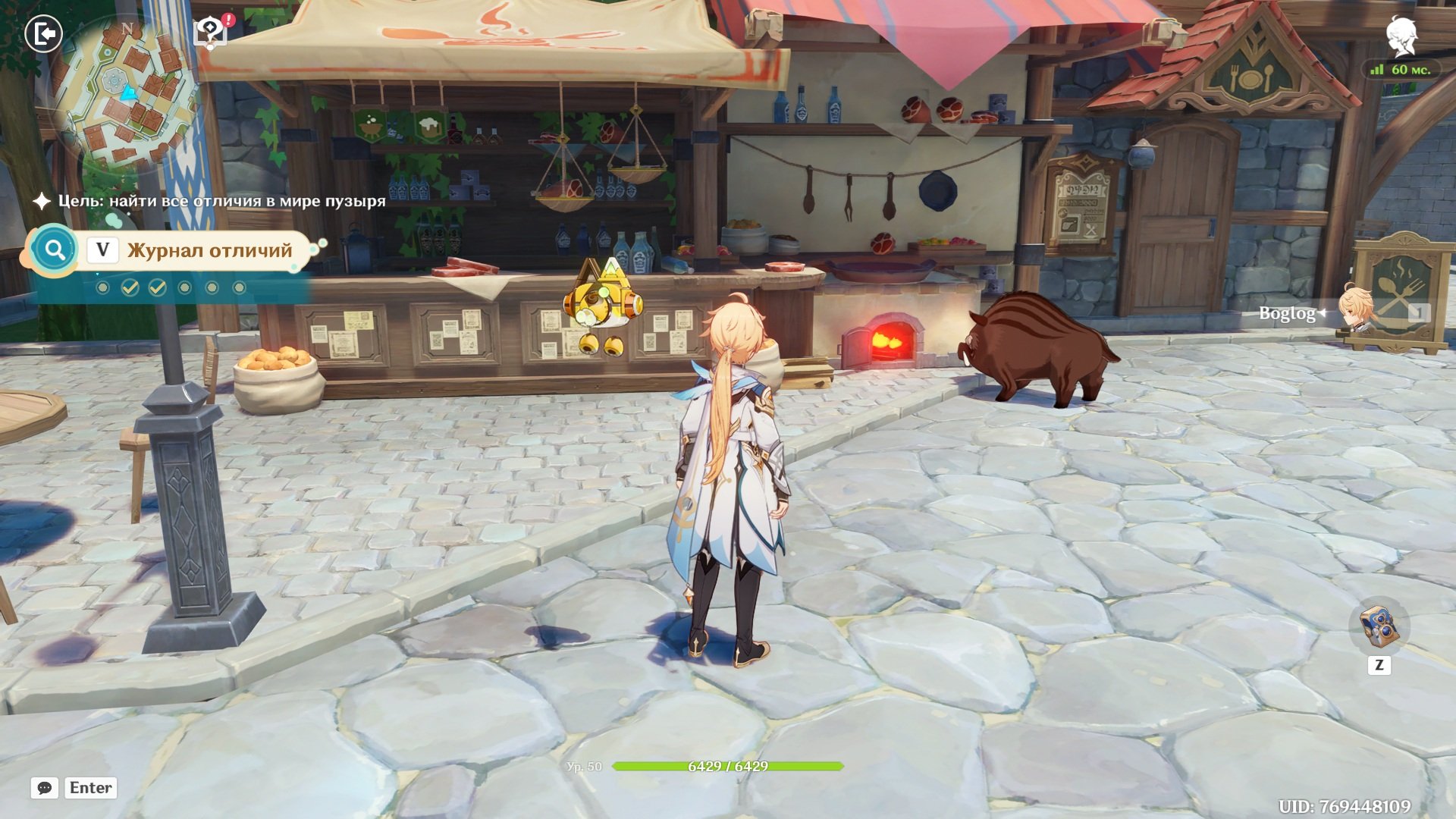The height and width of the screenshot is (819, 1456).
Task: Use the camera gadget icon
Action: coord(1379,626)
